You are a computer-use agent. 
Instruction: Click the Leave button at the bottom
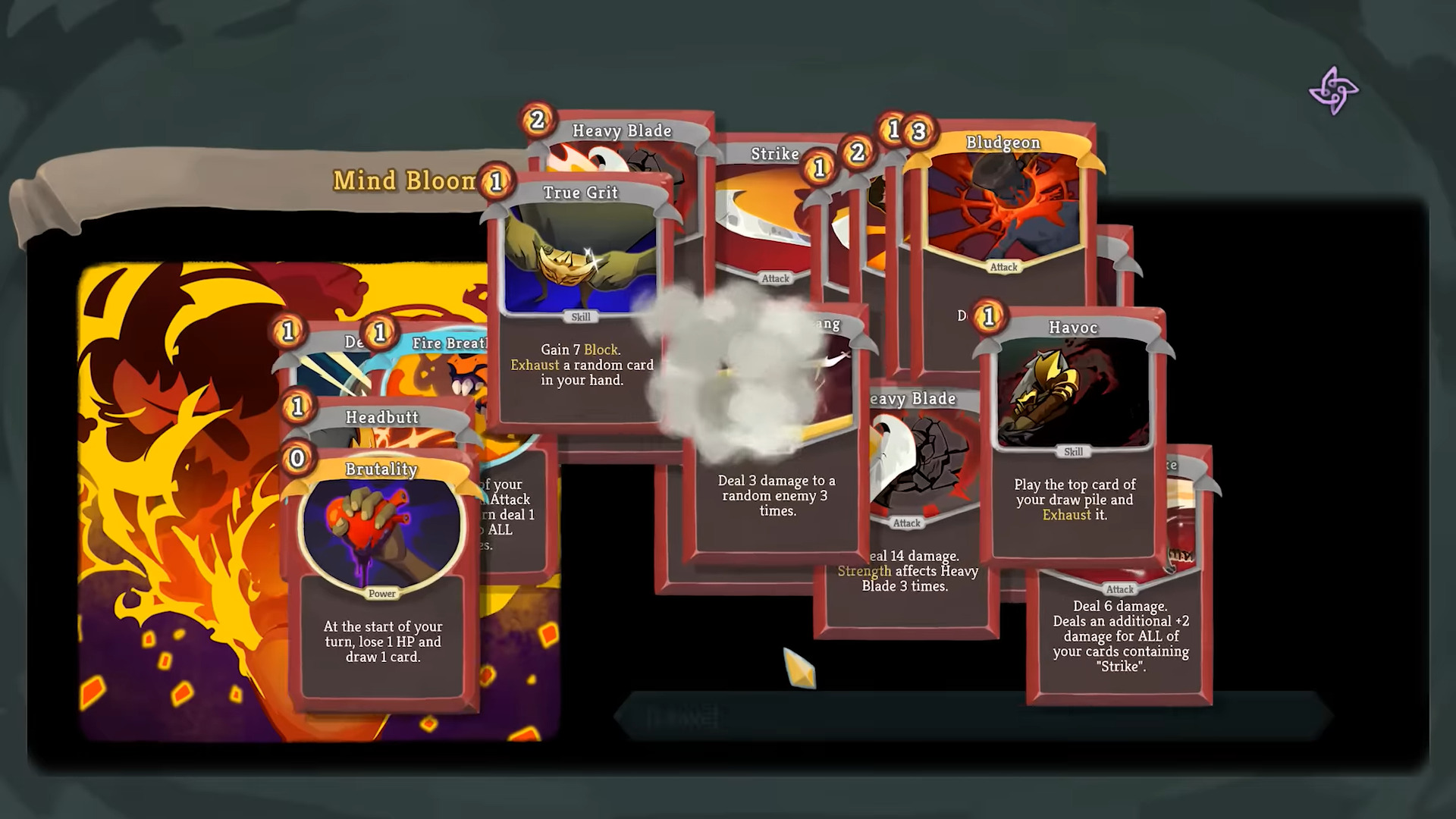681,717
